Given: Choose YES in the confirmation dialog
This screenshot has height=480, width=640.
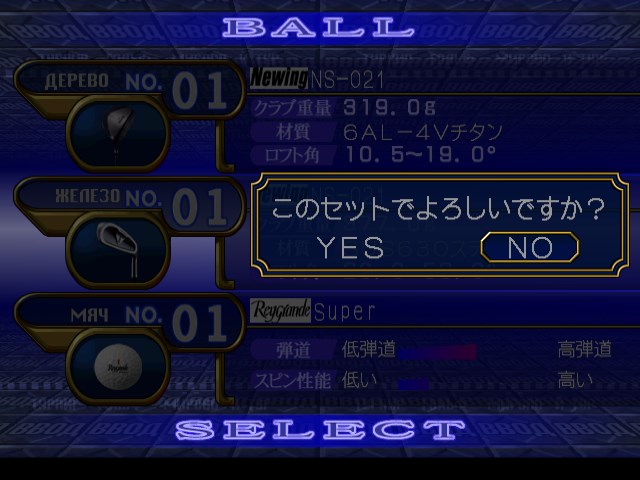Looking at the screenshot, I should click(350, 248).
